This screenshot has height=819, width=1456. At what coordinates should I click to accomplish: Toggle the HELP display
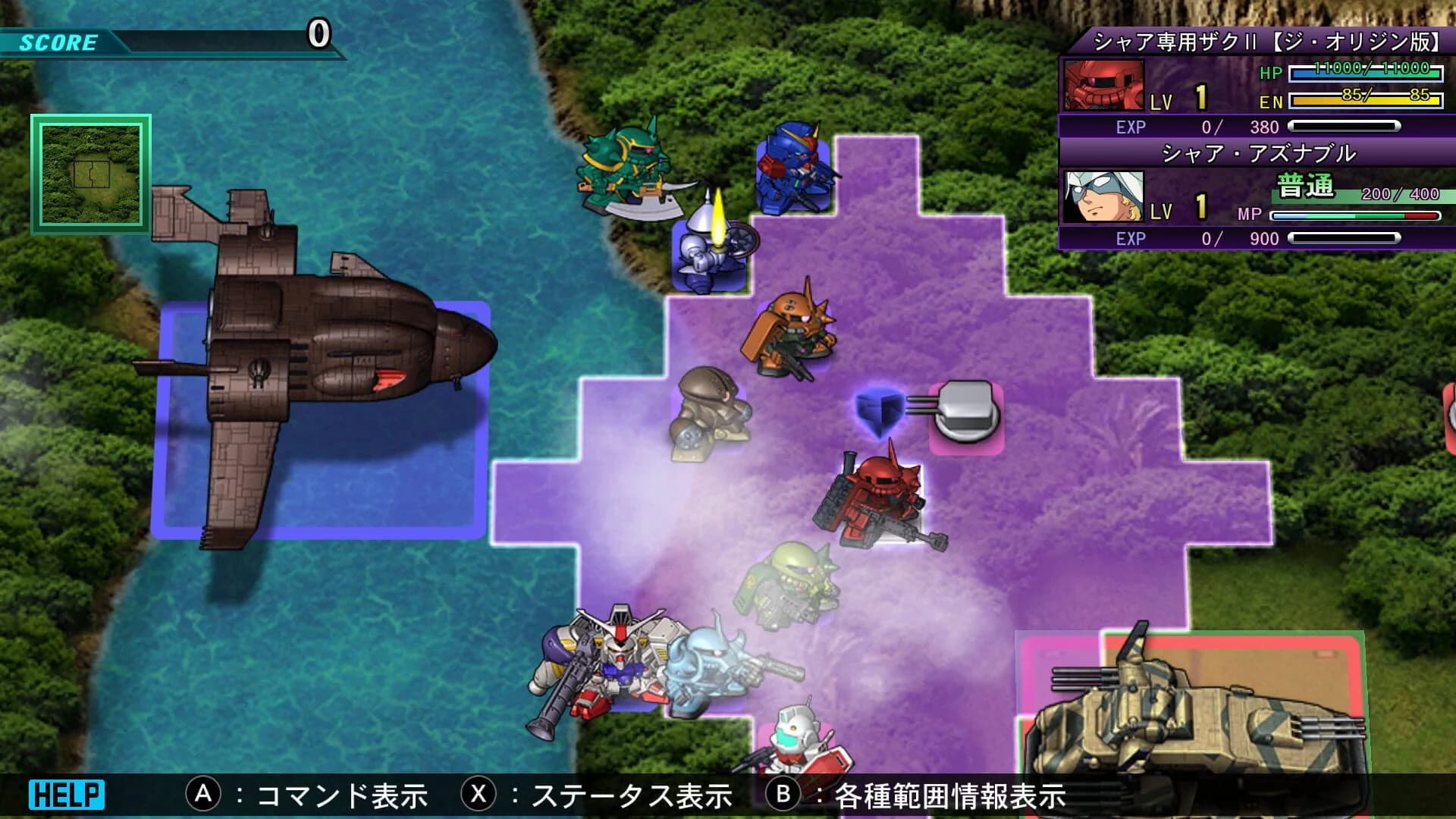[x=64, y=794]
